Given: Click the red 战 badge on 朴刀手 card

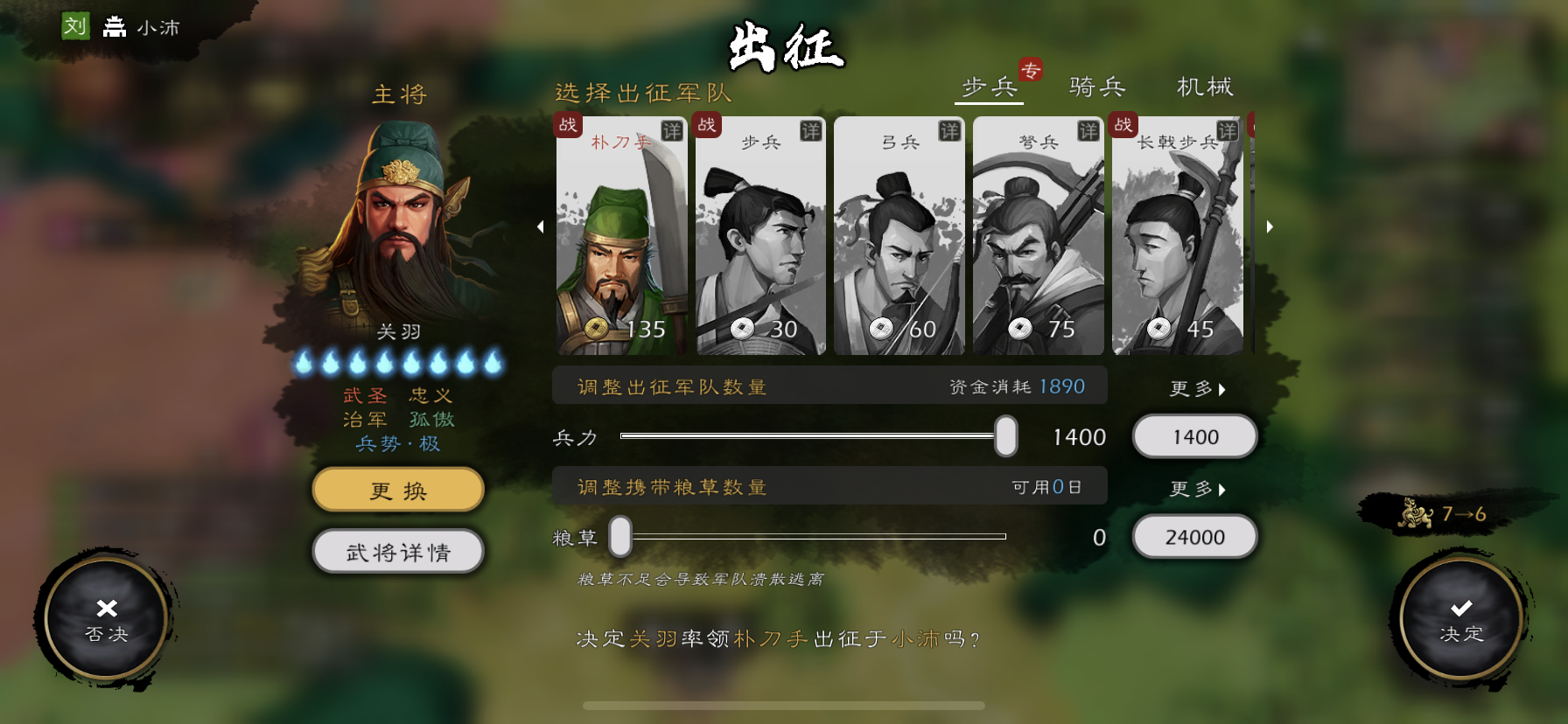Looking at the screenshot, I should tap(569, 126).
